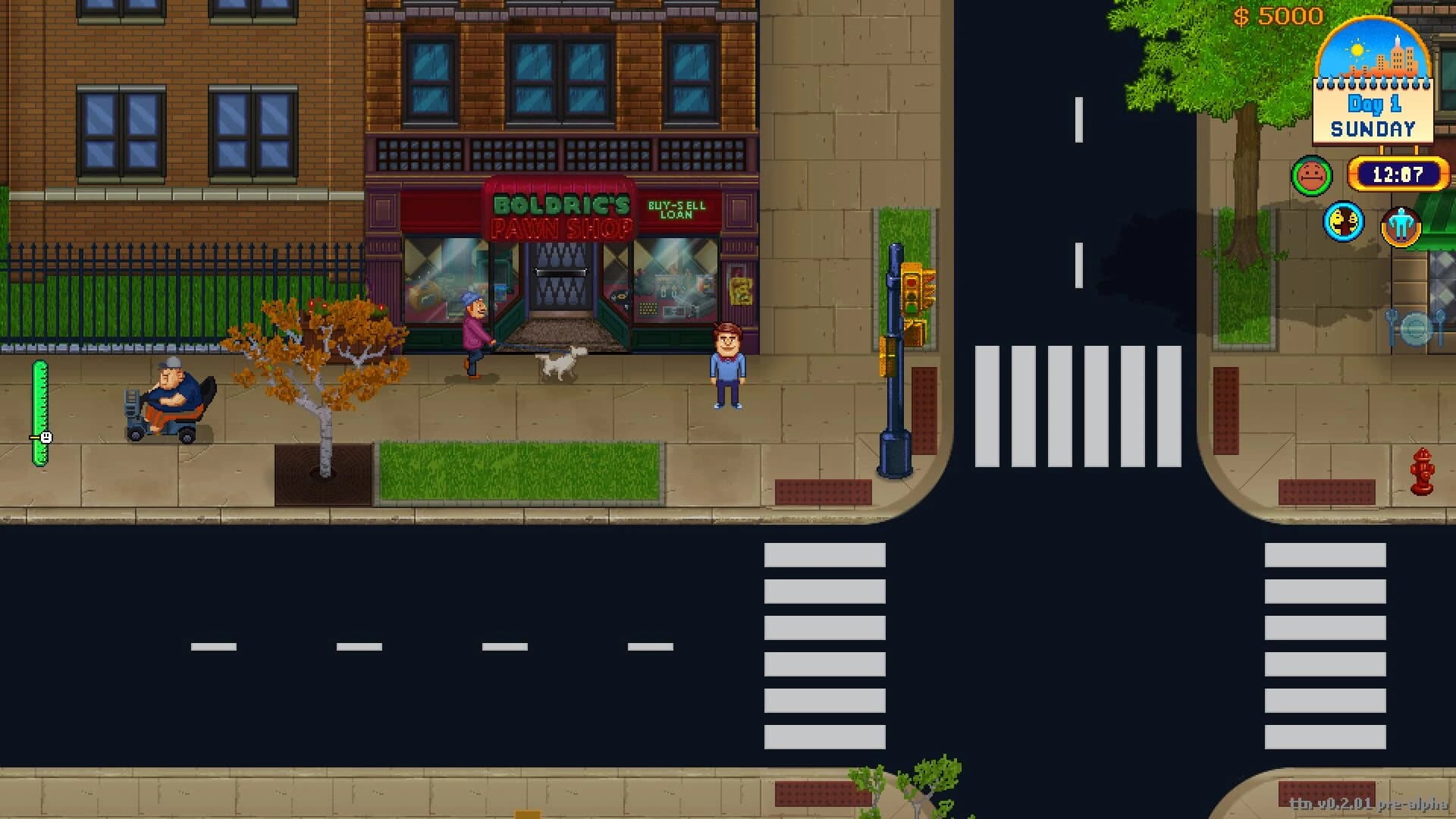
Task: Open the clock showing 12:07
Action: [x=1398, y=174]
